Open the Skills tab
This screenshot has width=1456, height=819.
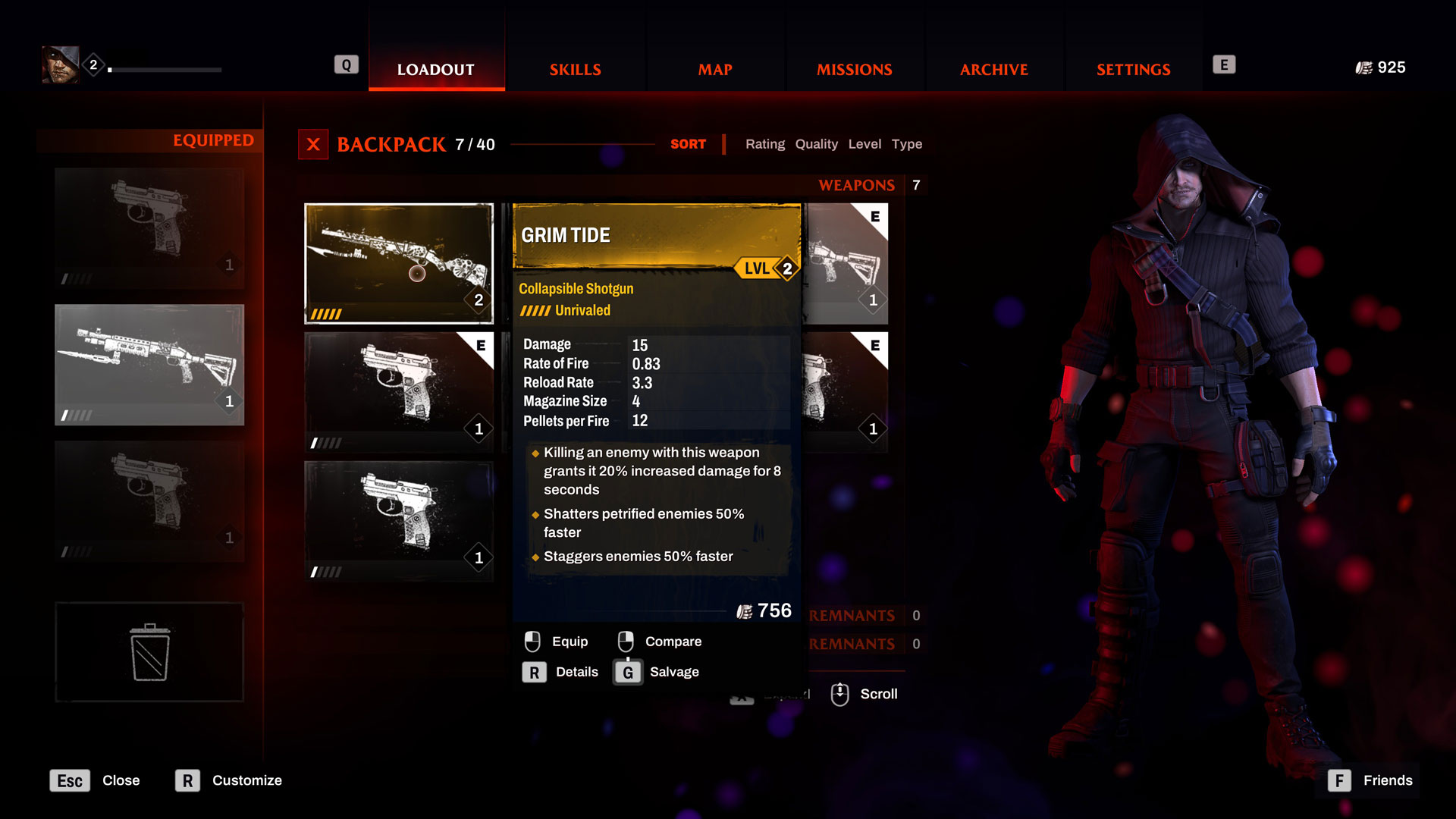point(575,70)
